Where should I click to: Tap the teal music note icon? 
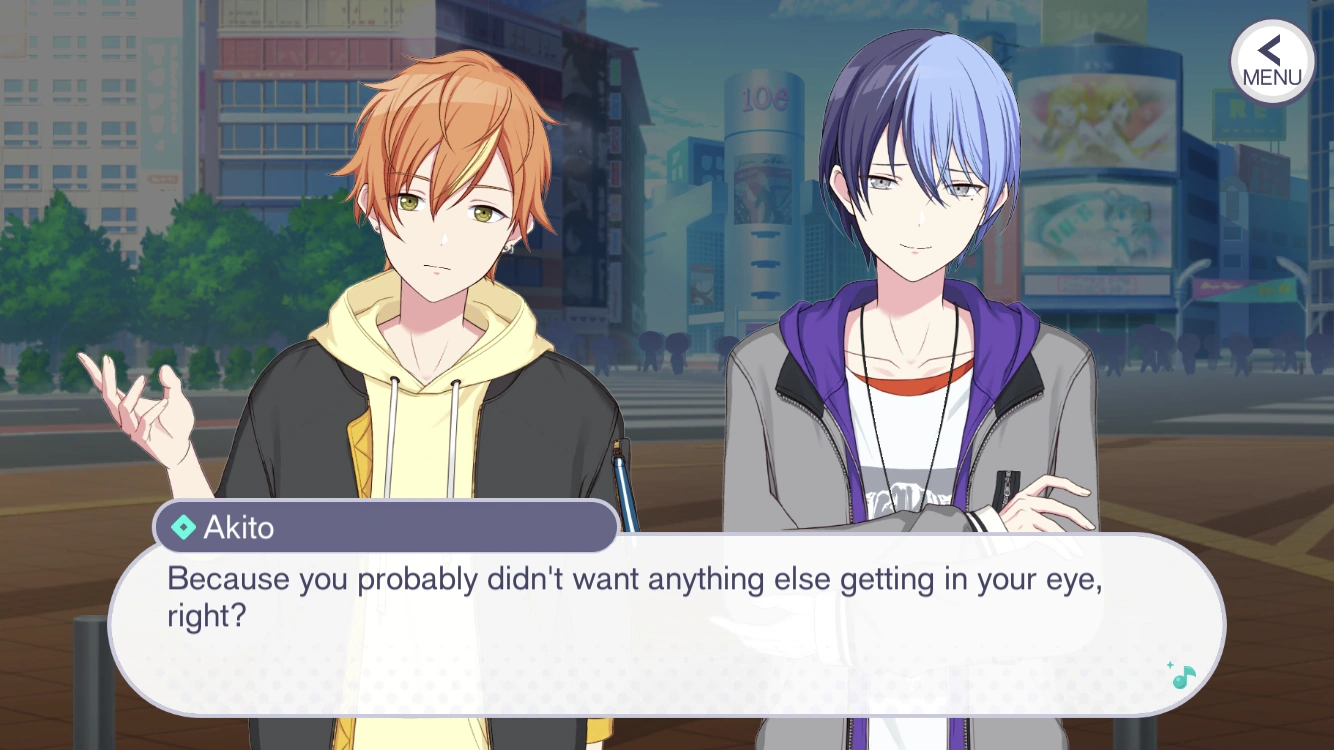pos(1183,676)
